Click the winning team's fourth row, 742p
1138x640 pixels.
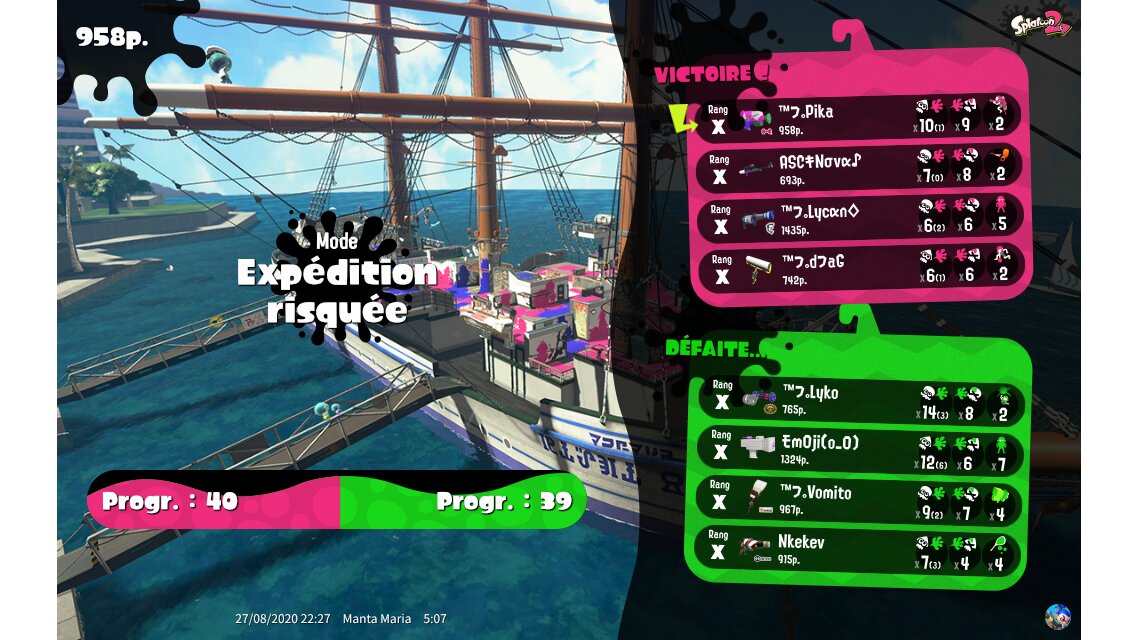(860, 268)
